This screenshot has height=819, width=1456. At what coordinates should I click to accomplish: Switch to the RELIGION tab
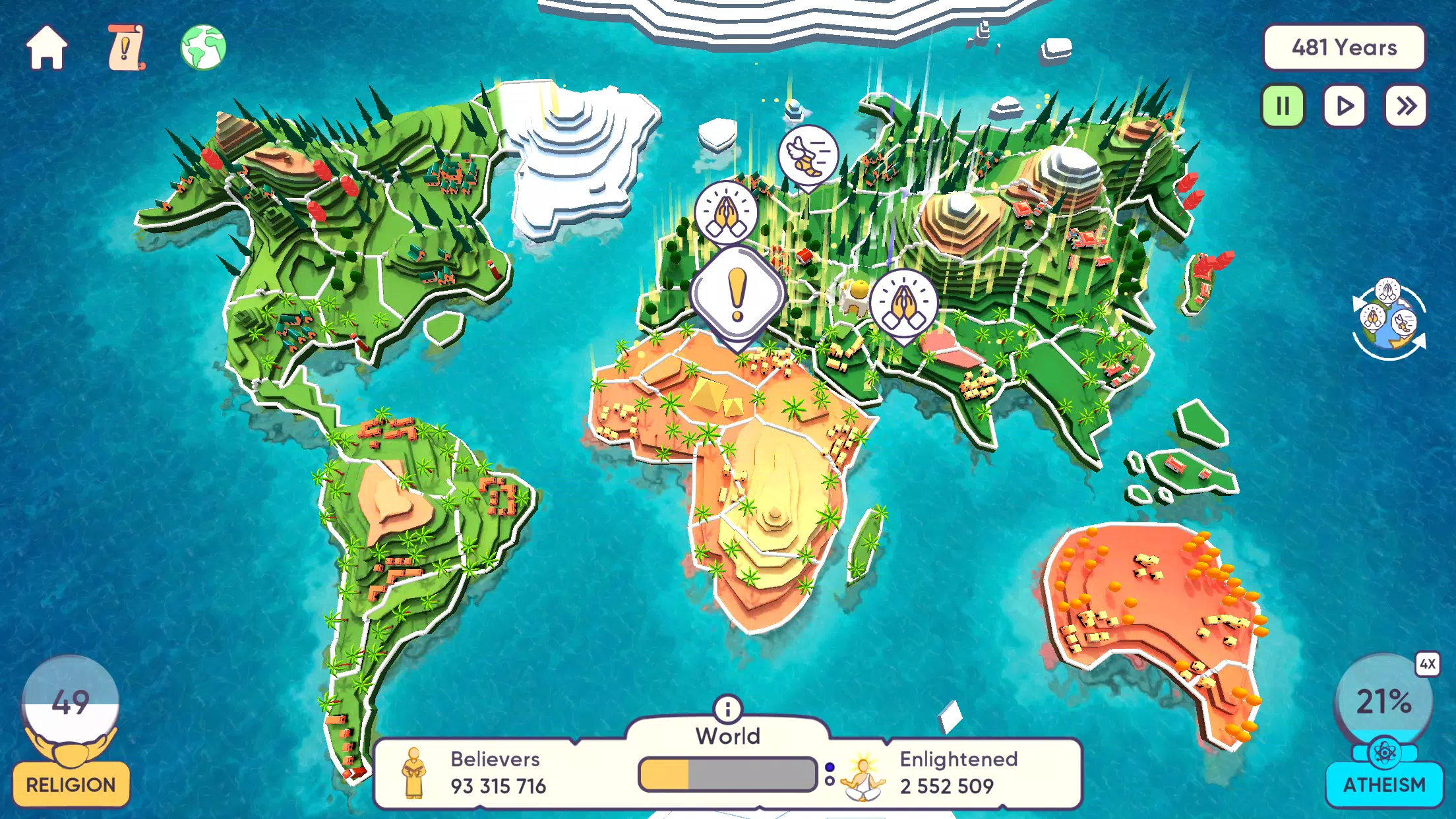tap(70, 785)
